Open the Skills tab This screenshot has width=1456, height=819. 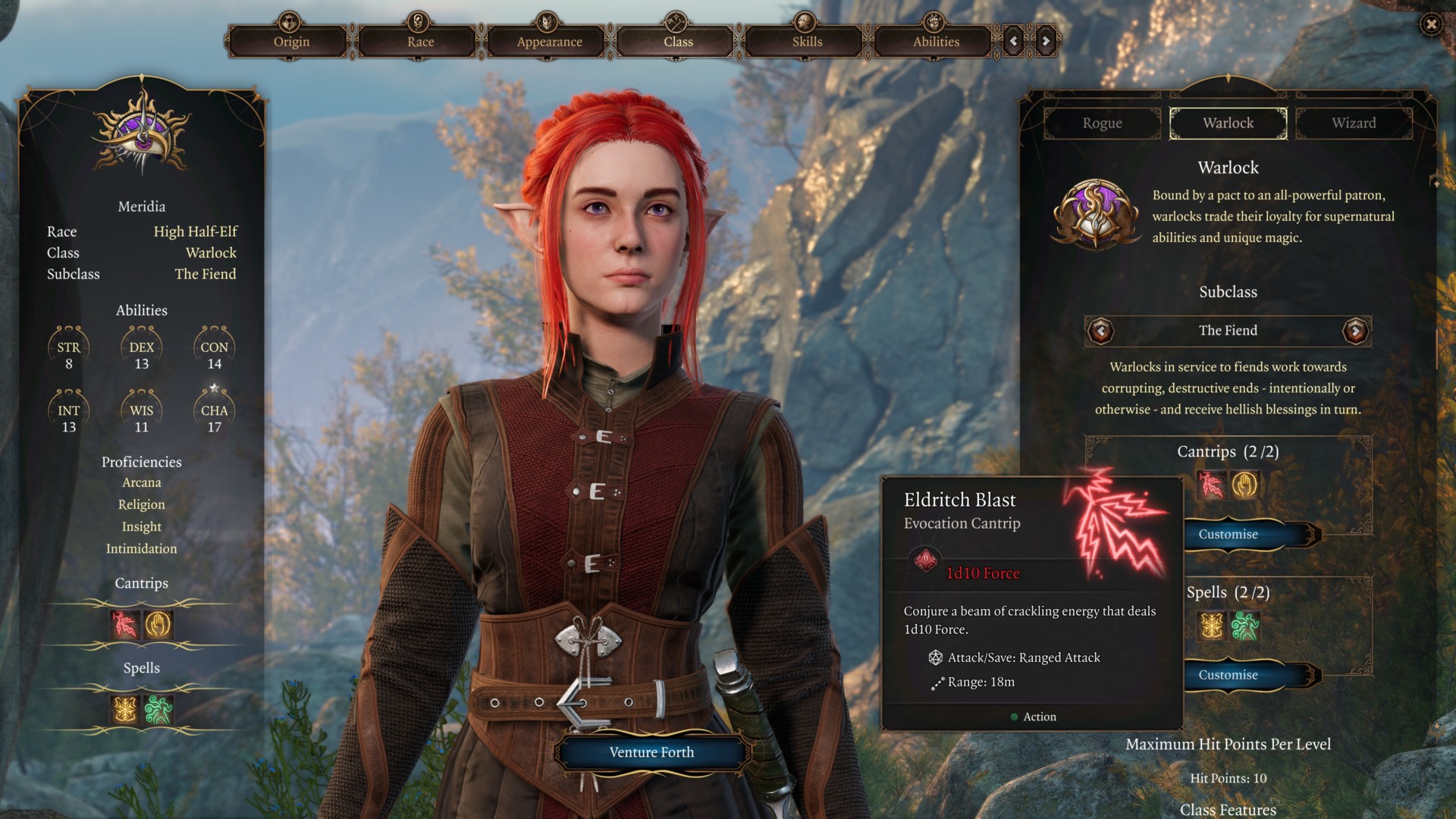pos(807,42)
